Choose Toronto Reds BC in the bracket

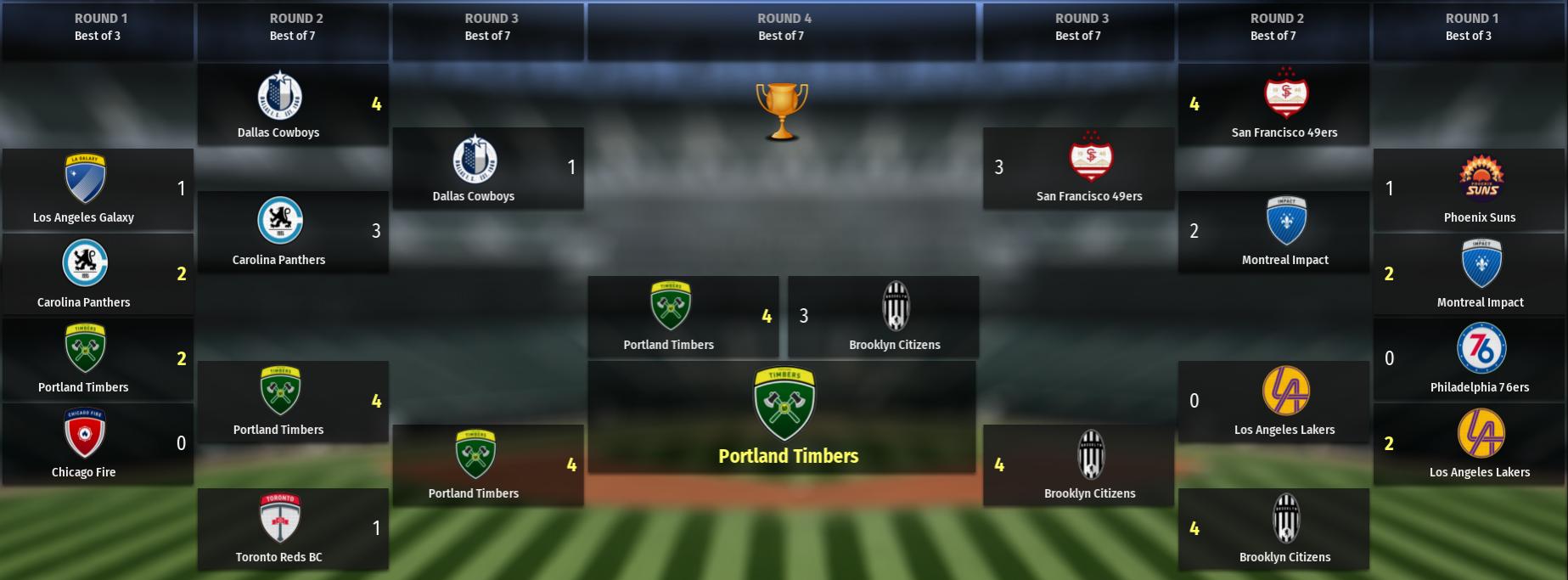tap(293, 529)
